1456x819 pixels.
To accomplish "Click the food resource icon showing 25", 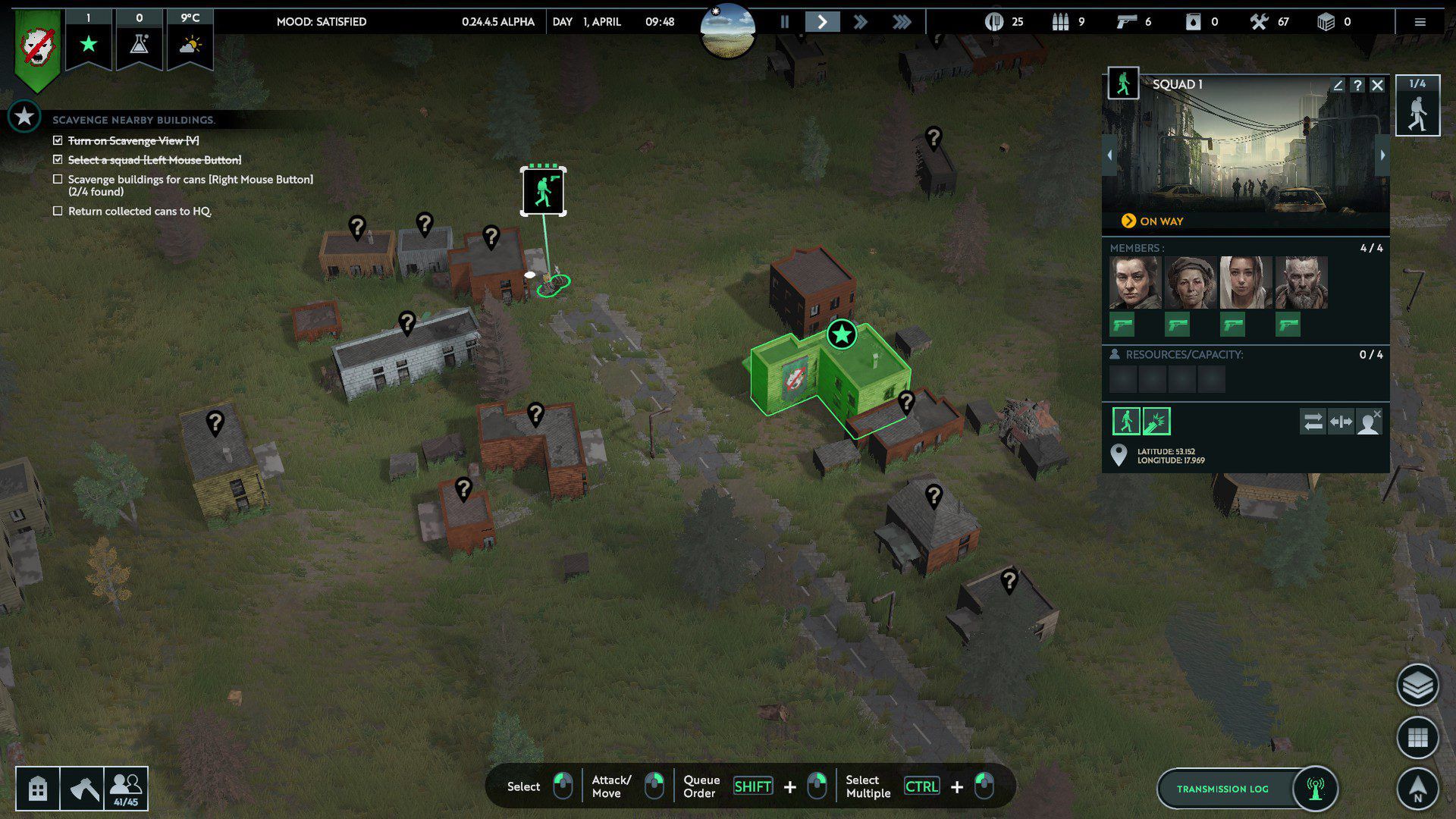I will 993,22.
